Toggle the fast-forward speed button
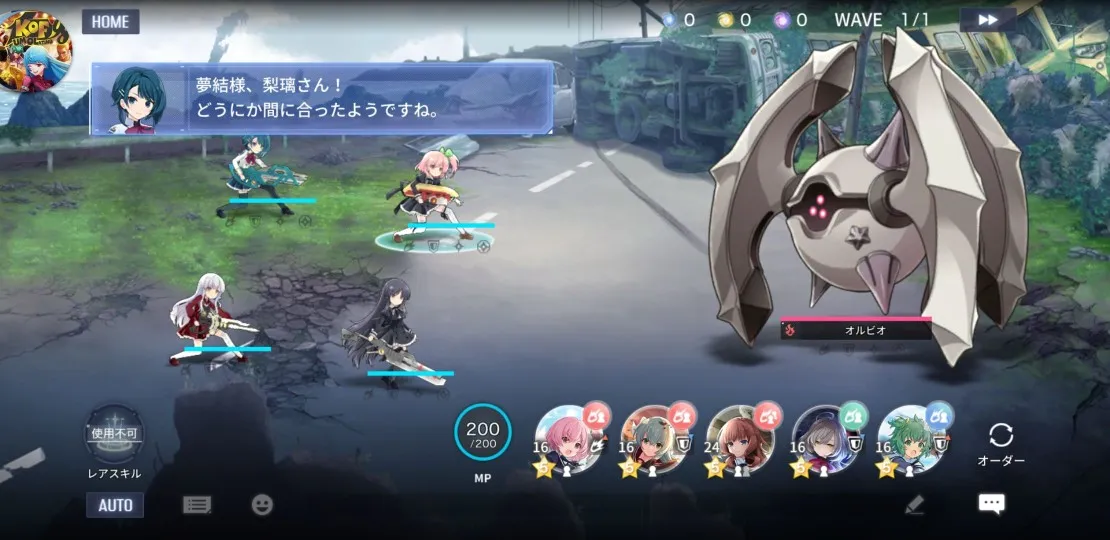Viewport: 1110px width, 540px height. [x=987, y=20]
